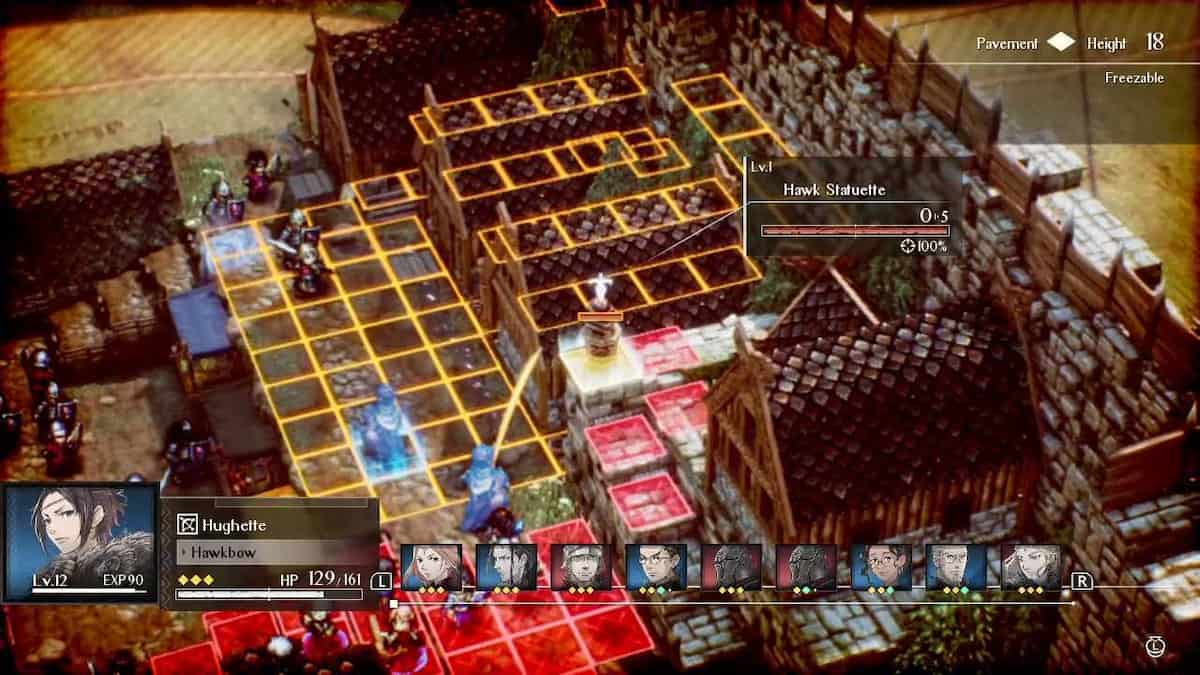Choose the long dark-haired man's turn portrait
Image resolution: width=1200 pixels, height=675 pixels.
pos(506,567)
